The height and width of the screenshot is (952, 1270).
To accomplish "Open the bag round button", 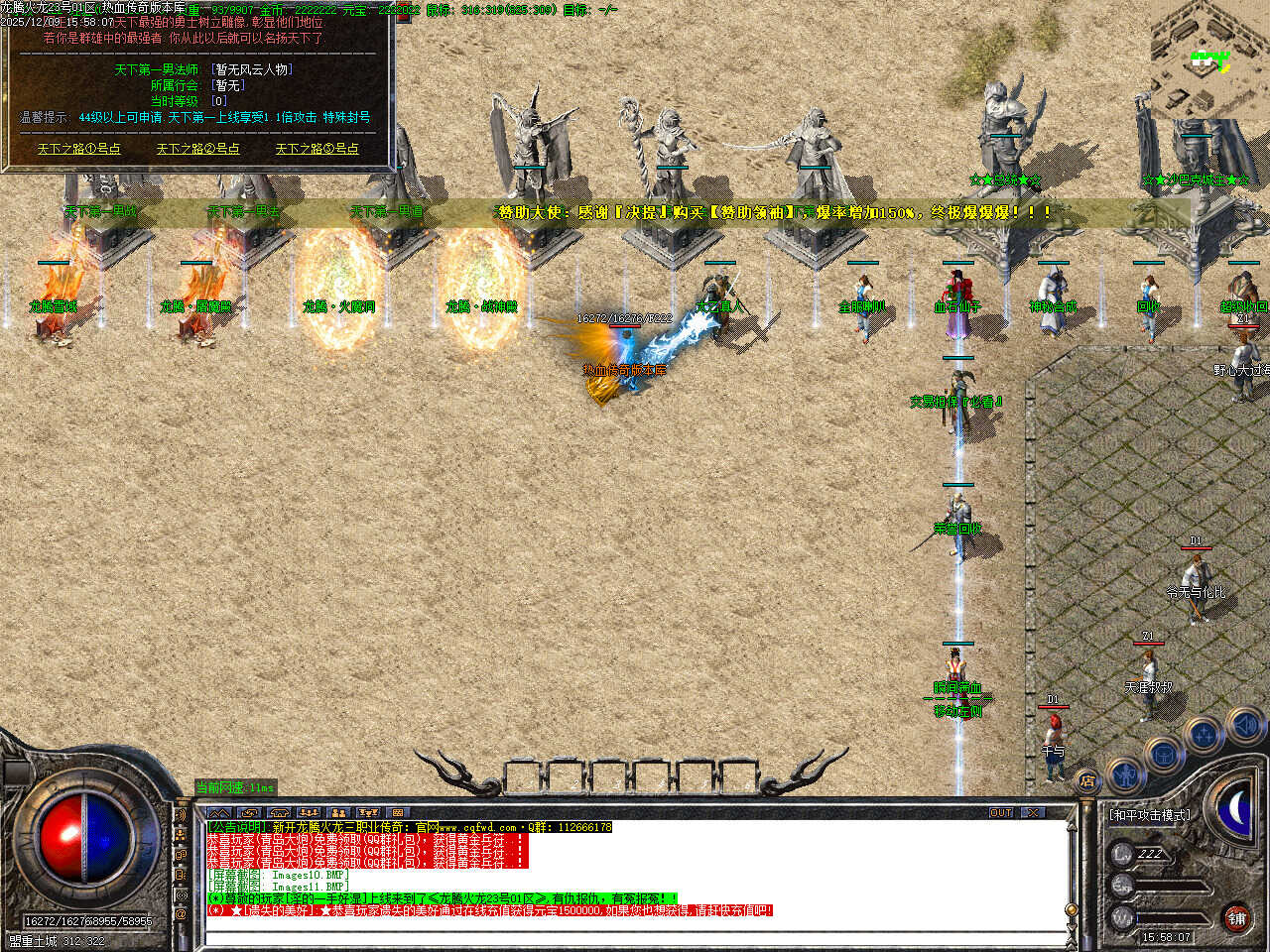I will 1163,753.
